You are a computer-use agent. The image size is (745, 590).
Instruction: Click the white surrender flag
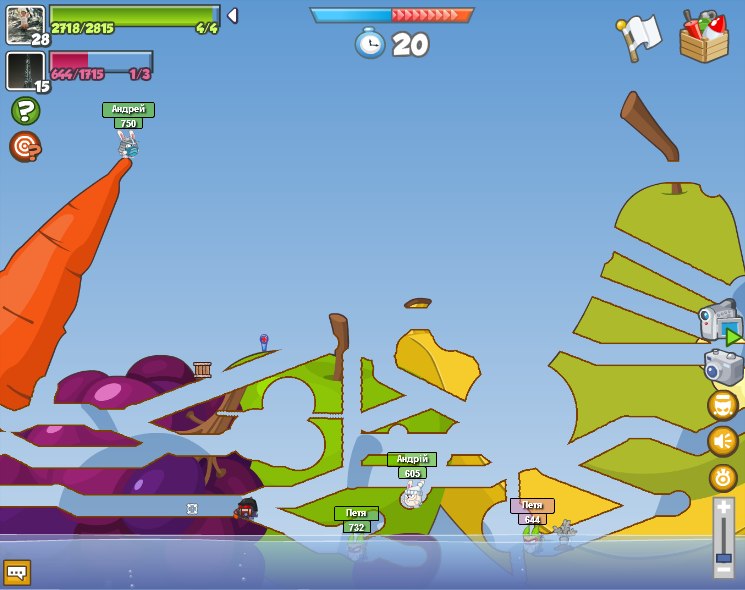pos(640,36)
